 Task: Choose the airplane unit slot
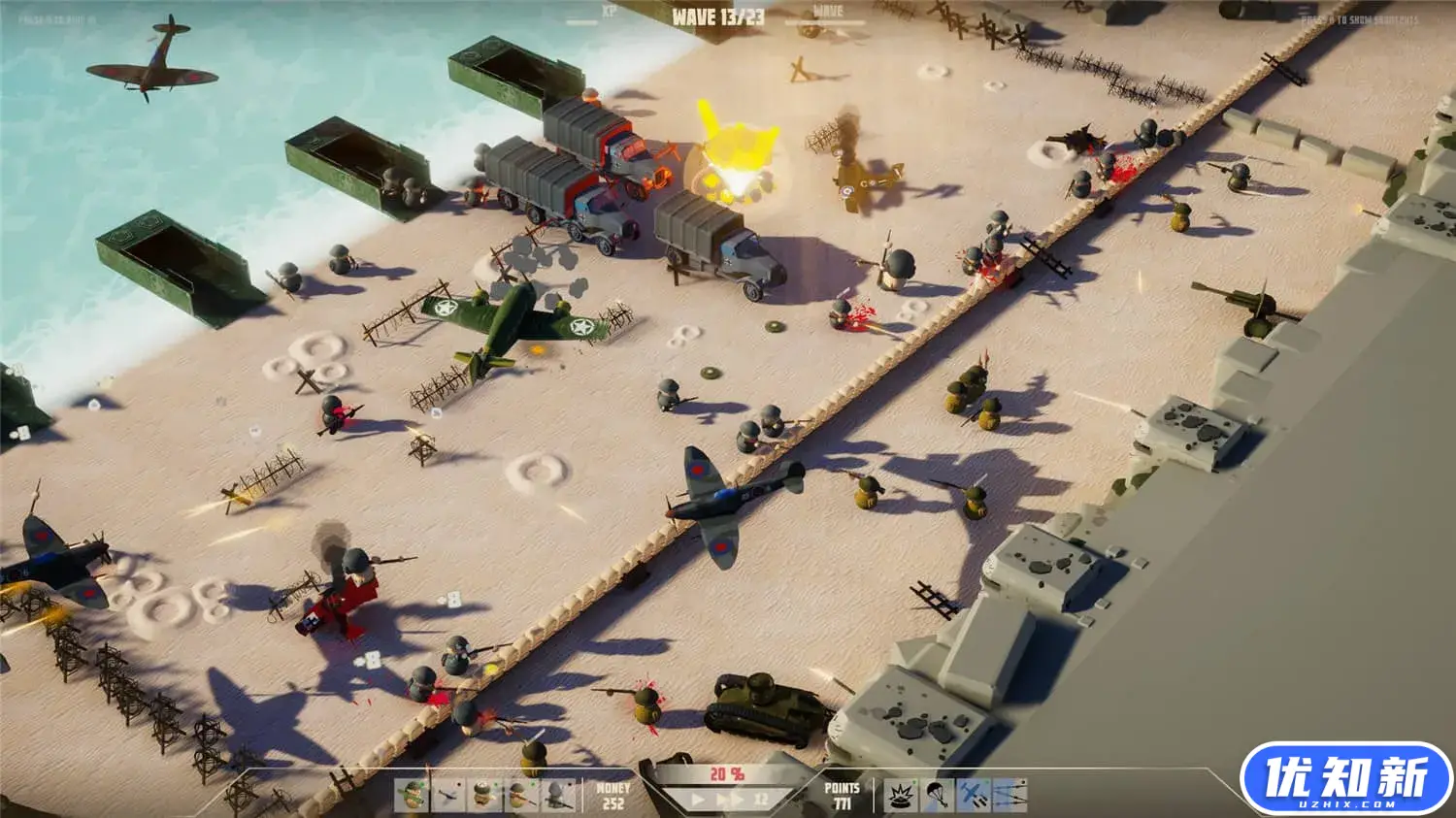click(x=447, y=796)
